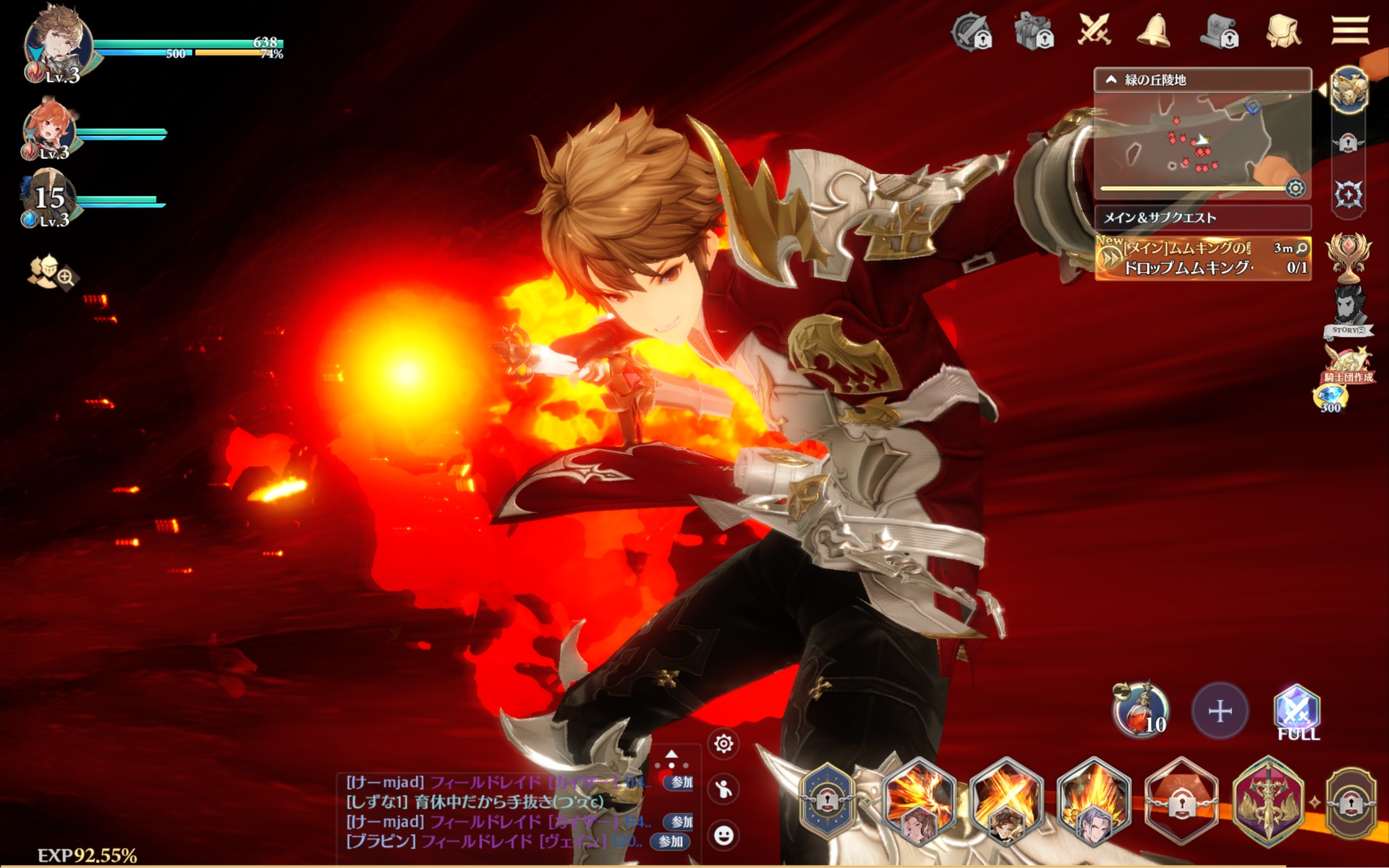
Task: Join ブラピン's field raid with 参加
Action: (670, 841)
